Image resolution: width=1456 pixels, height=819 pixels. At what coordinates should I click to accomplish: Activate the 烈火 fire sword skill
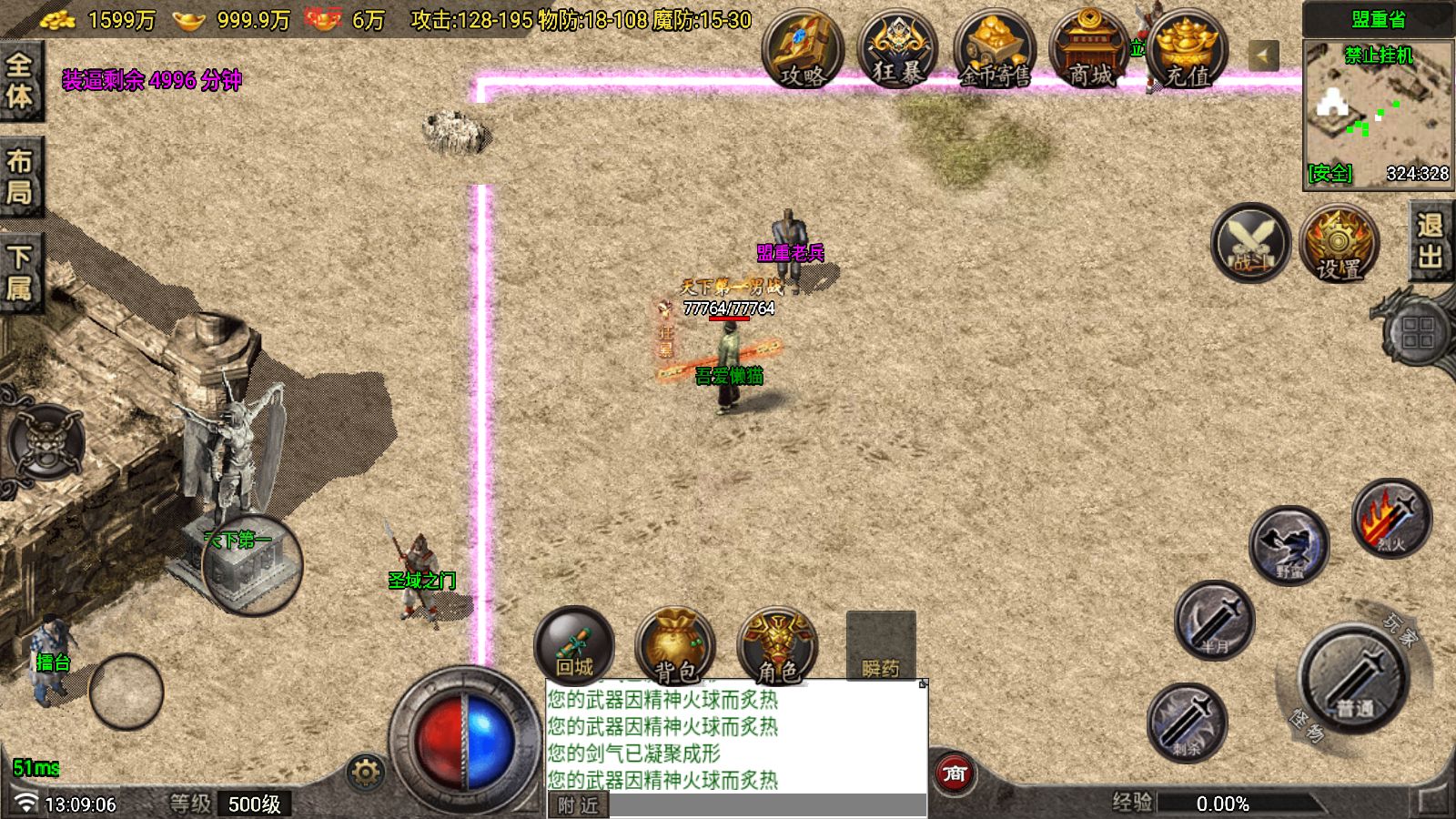[1390, 519]
